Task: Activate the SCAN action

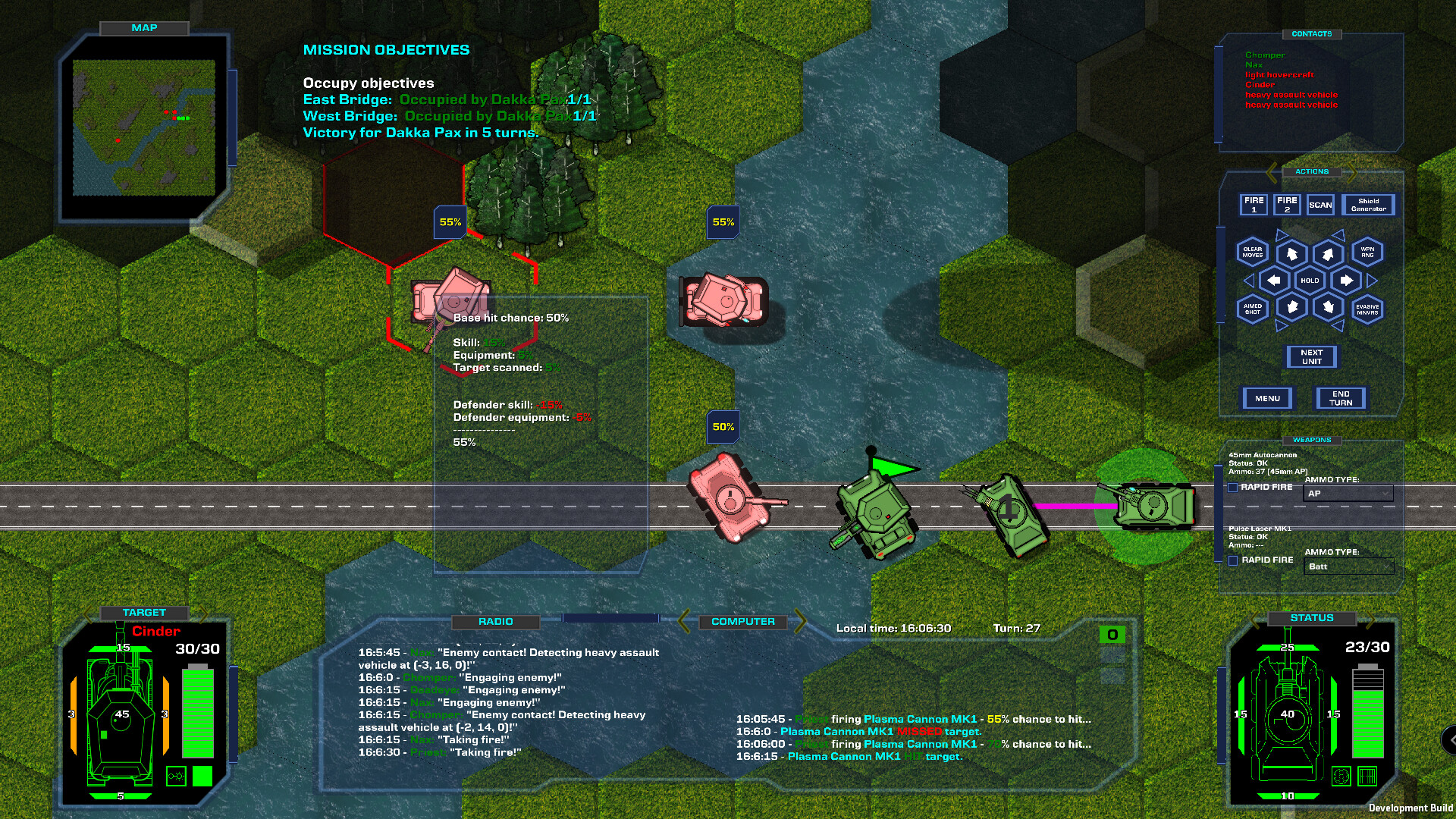Action: tap(1320, 204)
